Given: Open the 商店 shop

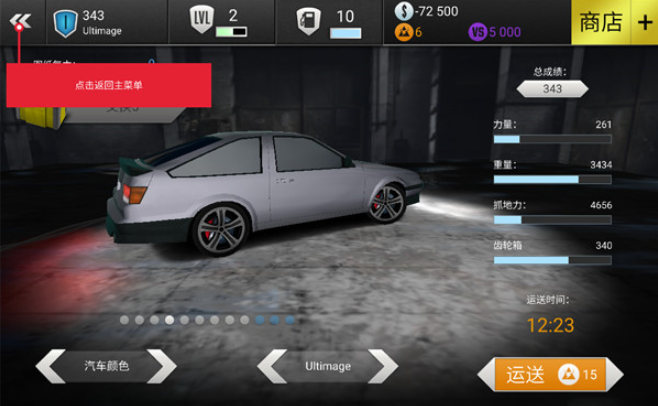Looking at the screenshot, I should click(600, 22).
